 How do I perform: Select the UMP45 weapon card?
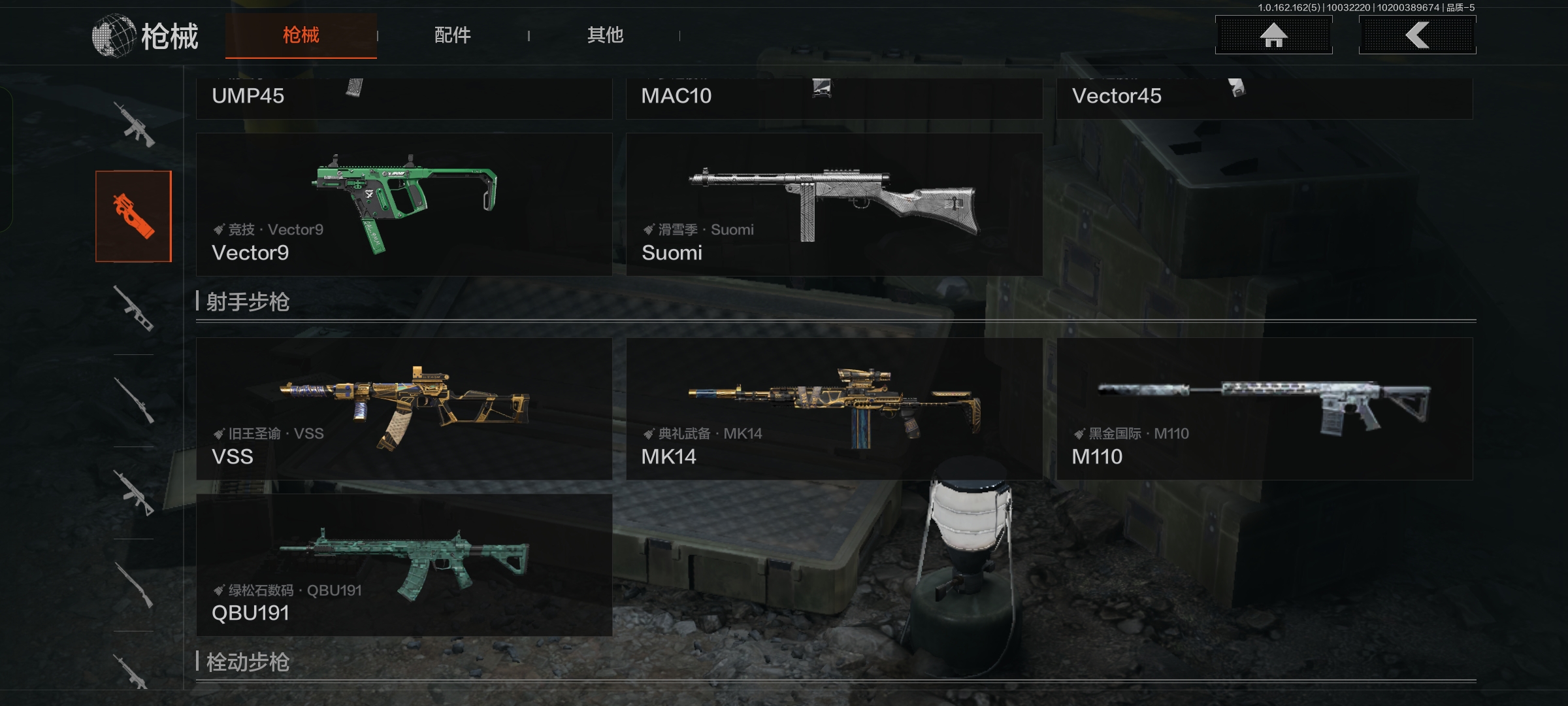coord(404,98)
